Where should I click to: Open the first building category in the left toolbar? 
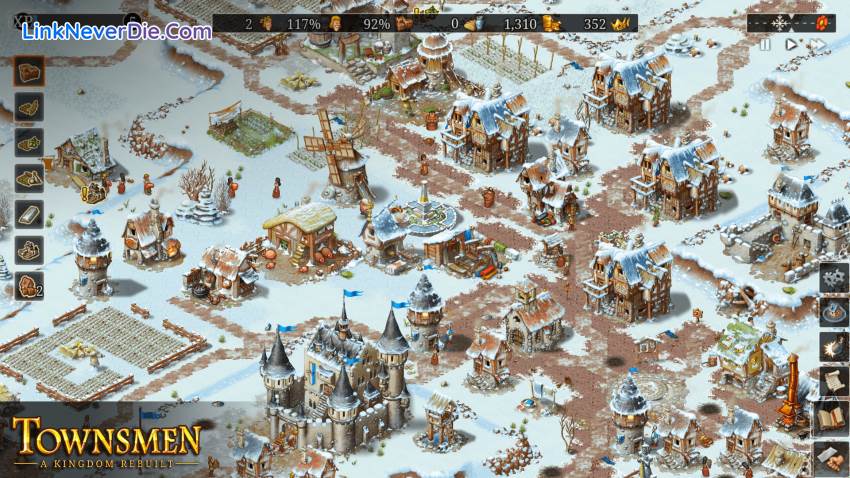pyautogui.click(x=29, y=69)
